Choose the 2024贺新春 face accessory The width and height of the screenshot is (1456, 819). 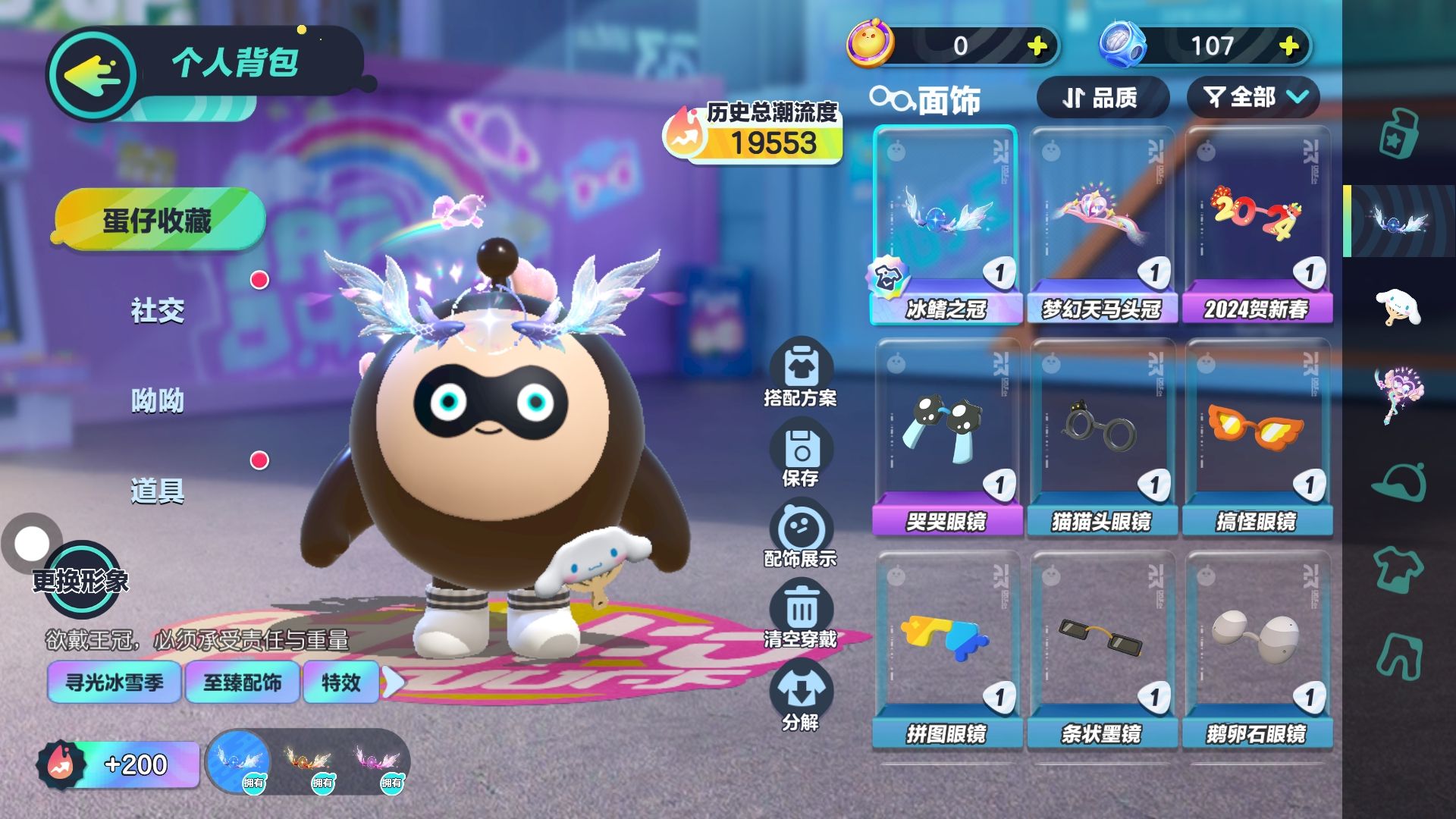pos(1257,224)
